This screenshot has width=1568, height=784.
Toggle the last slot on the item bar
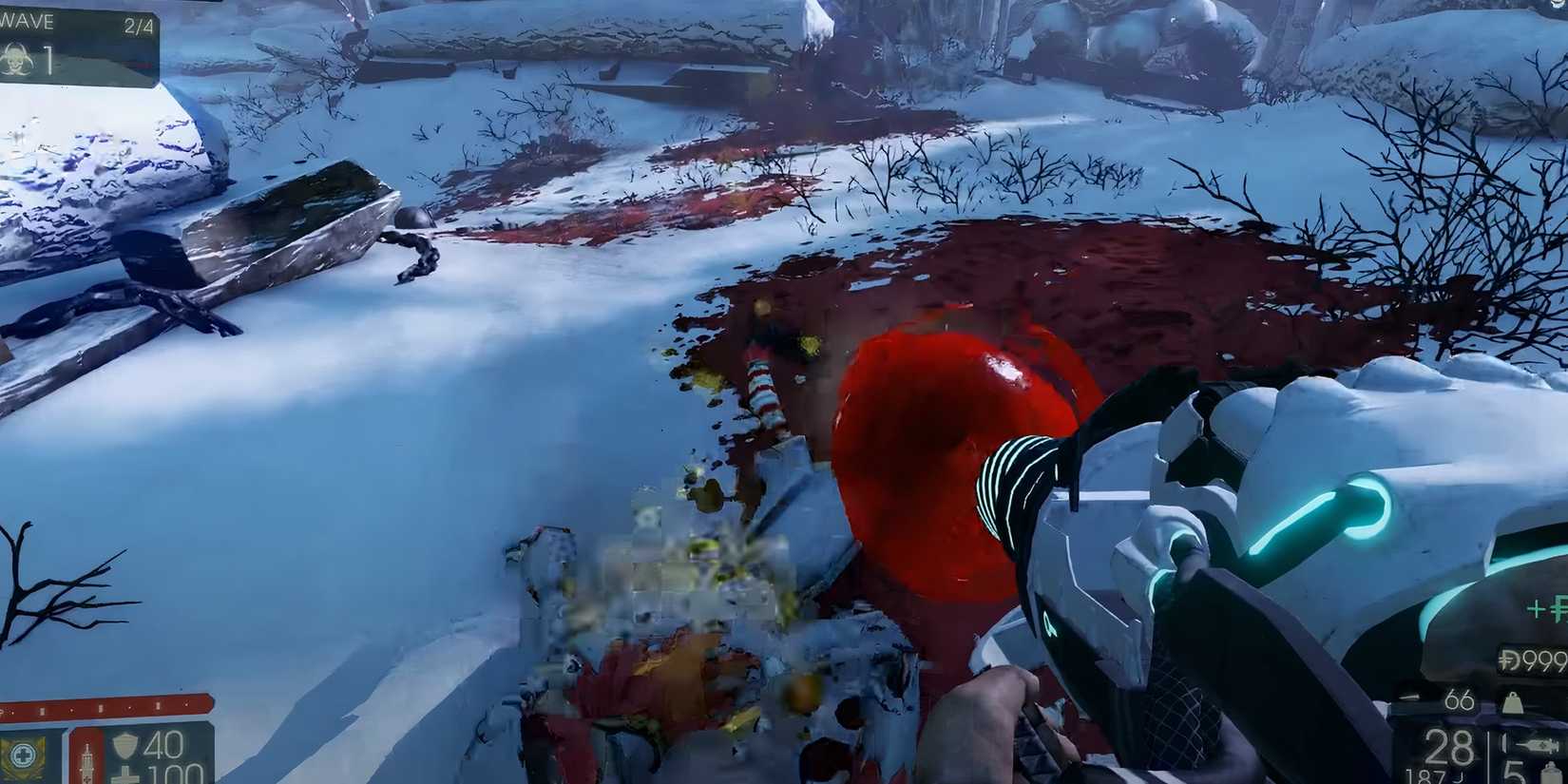(186, 704)
